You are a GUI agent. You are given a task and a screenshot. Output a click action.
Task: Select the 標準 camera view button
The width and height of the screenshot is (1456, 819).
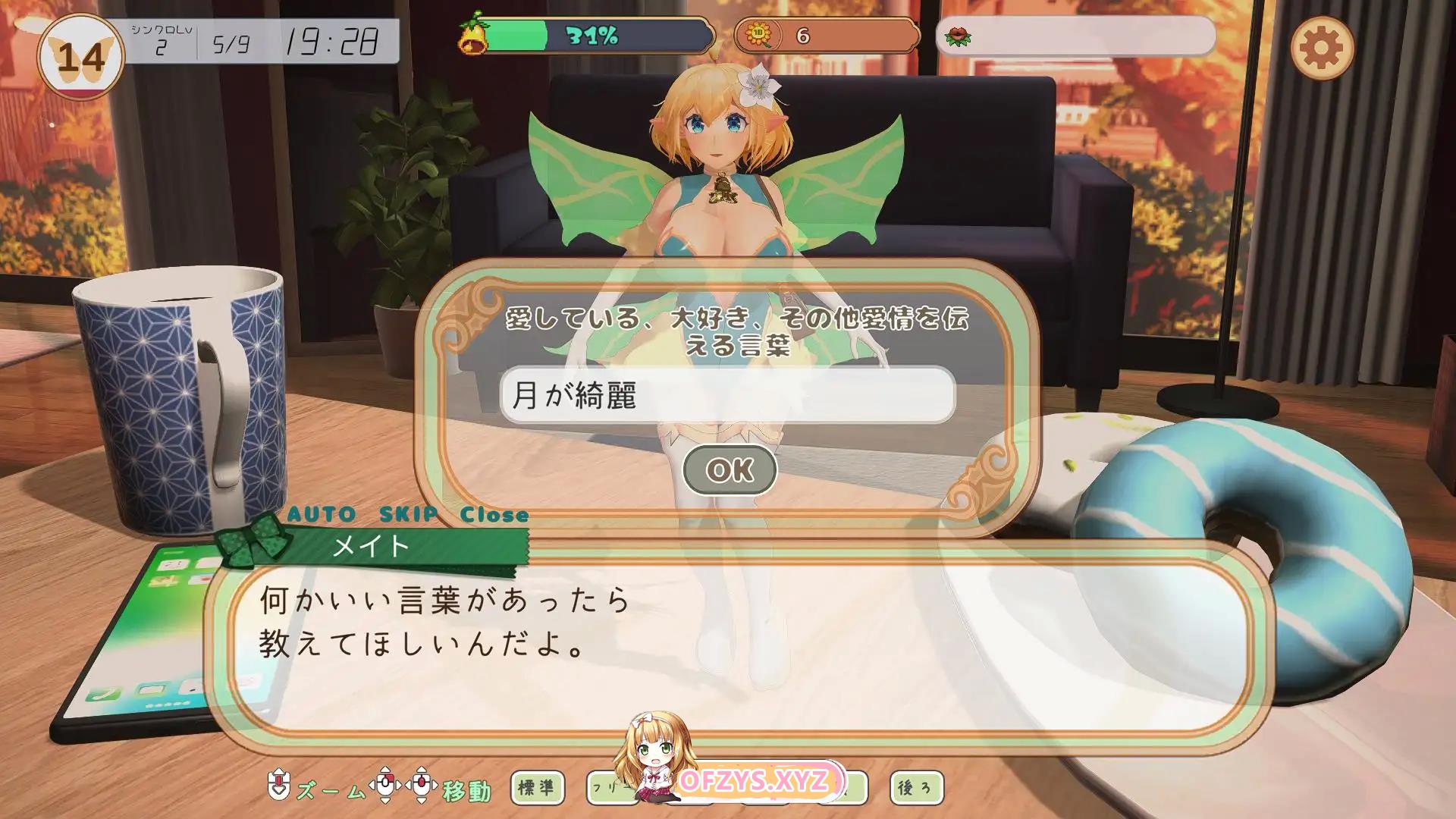(537, 788)
